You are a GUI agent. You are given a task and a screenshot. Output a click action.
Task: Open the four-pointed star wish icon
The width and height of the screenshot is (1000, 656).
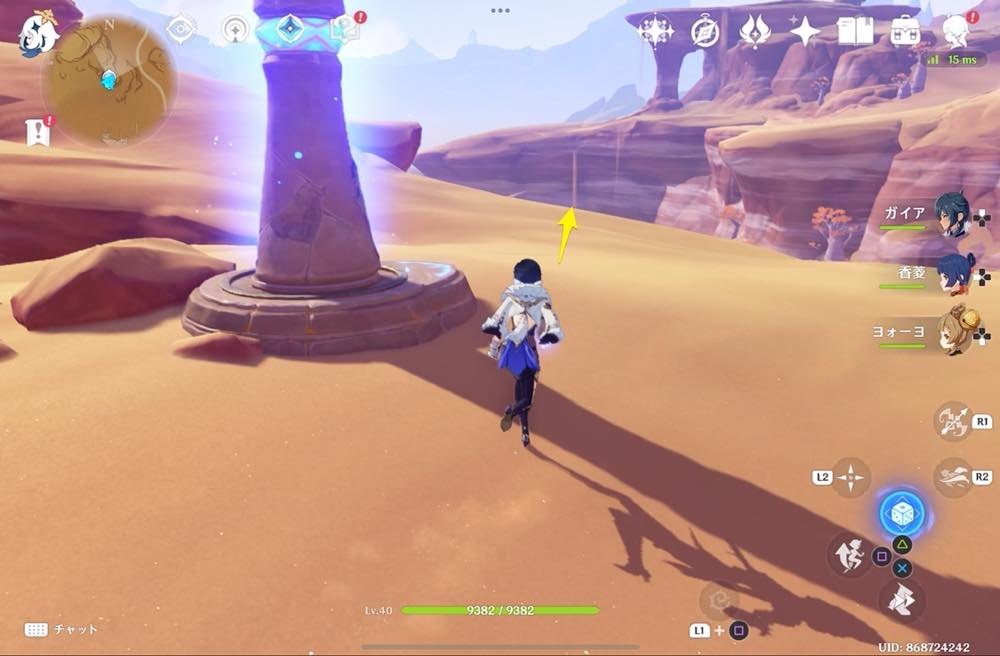pos(804,32)
